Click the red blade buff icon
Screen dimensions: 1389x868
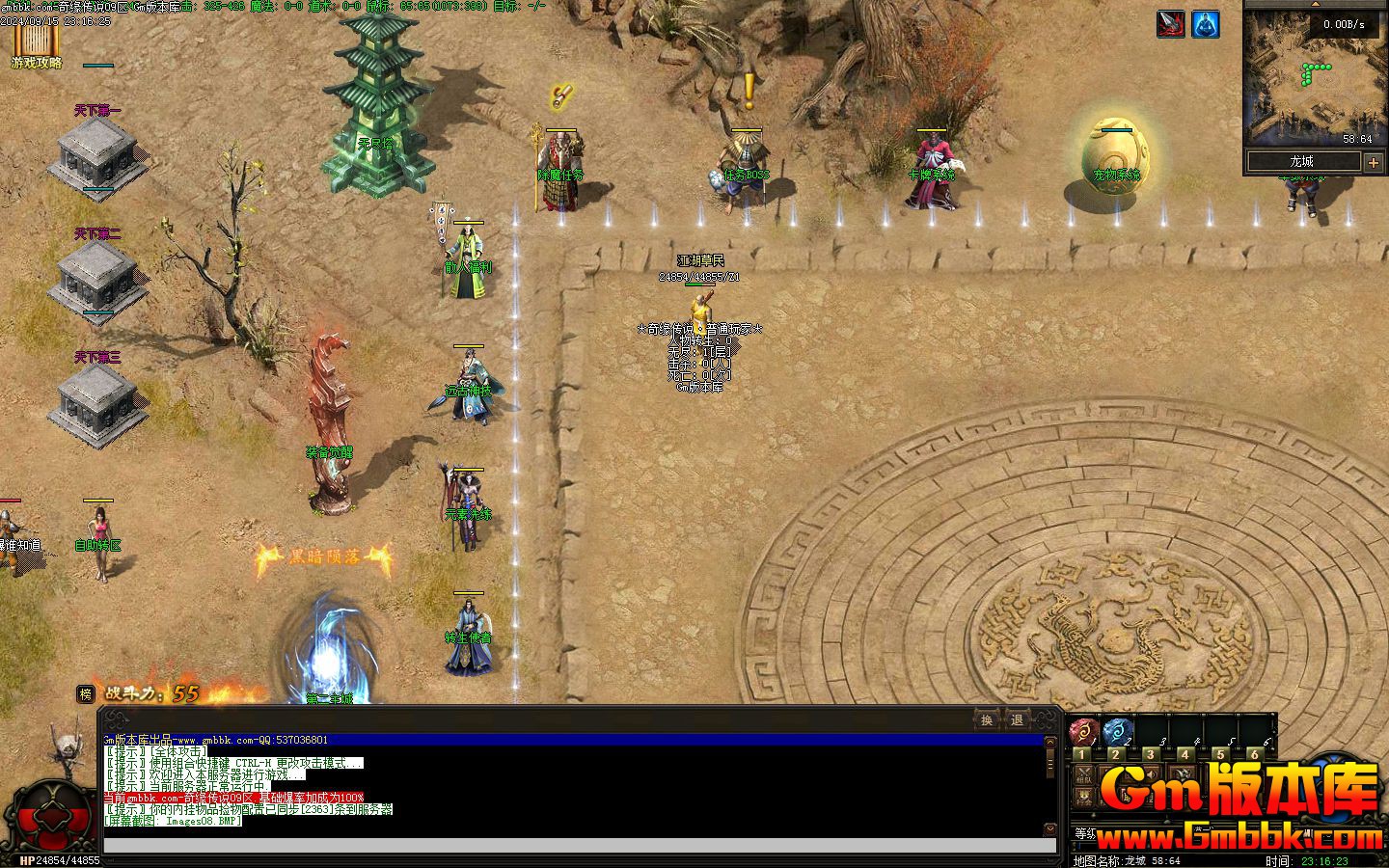[1171, 24]
